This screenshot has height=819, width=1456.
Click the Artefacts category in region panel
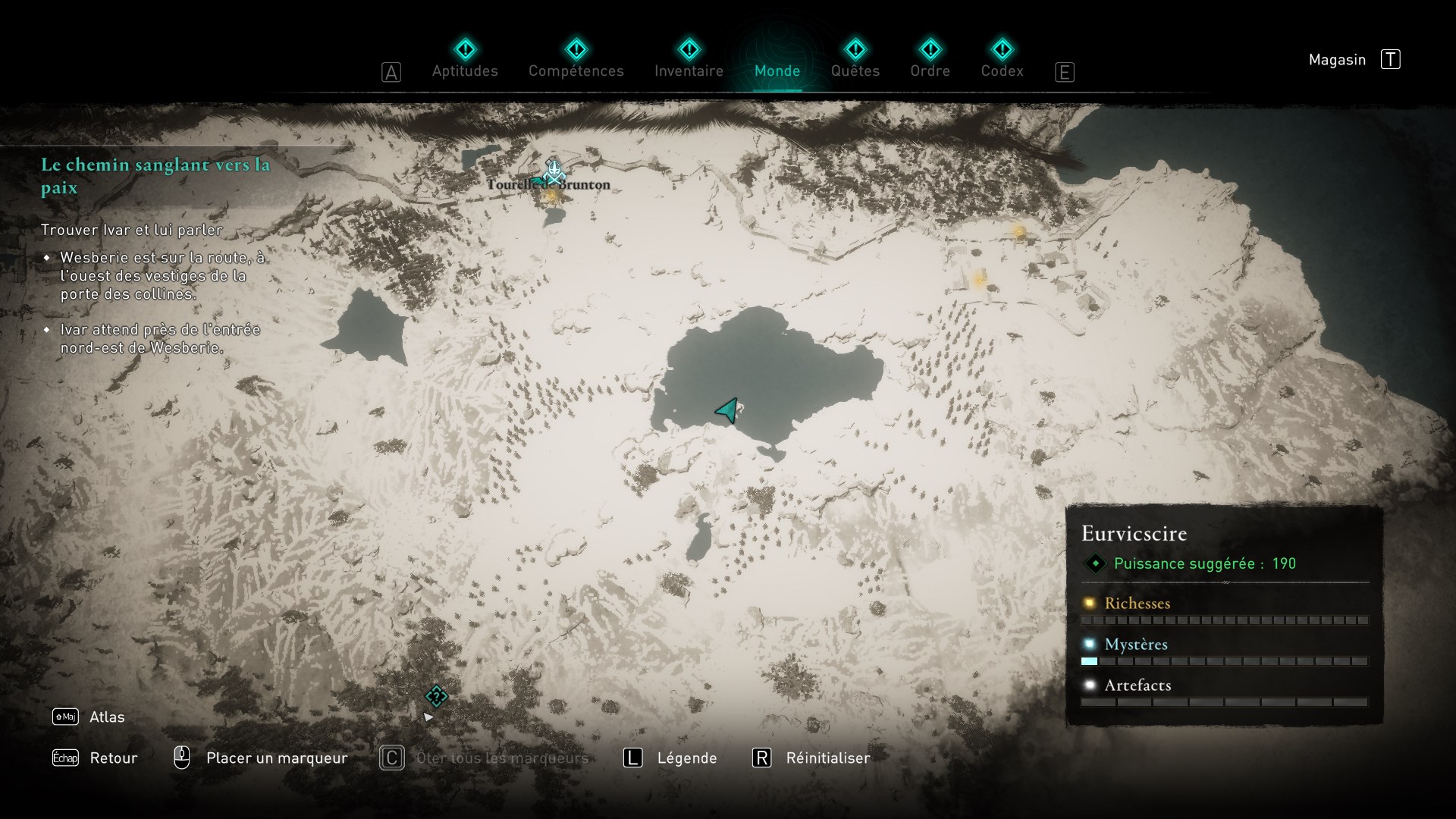click(x=1137, y=686)
